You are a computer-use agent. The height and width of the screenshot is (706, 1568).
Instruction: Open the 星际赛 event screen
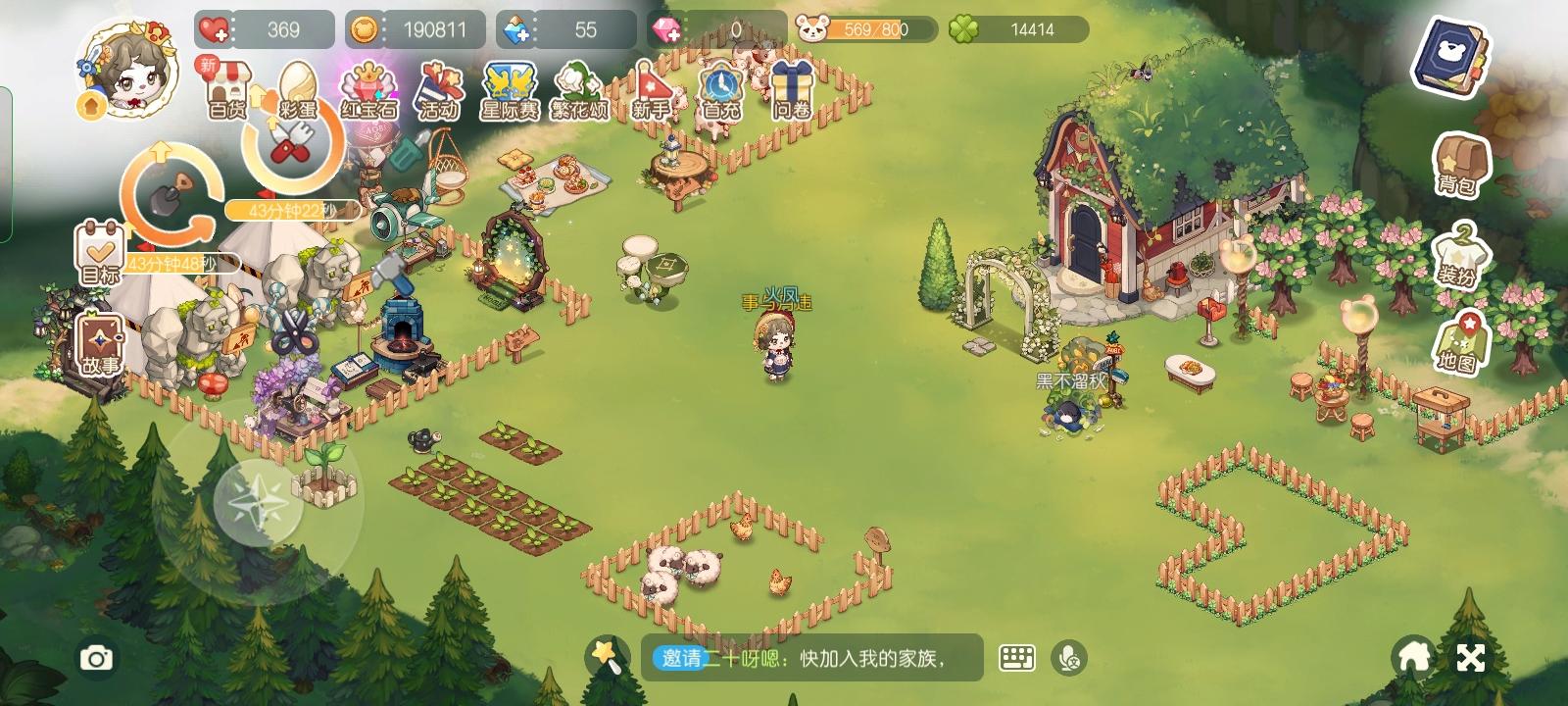pos(508,90)
